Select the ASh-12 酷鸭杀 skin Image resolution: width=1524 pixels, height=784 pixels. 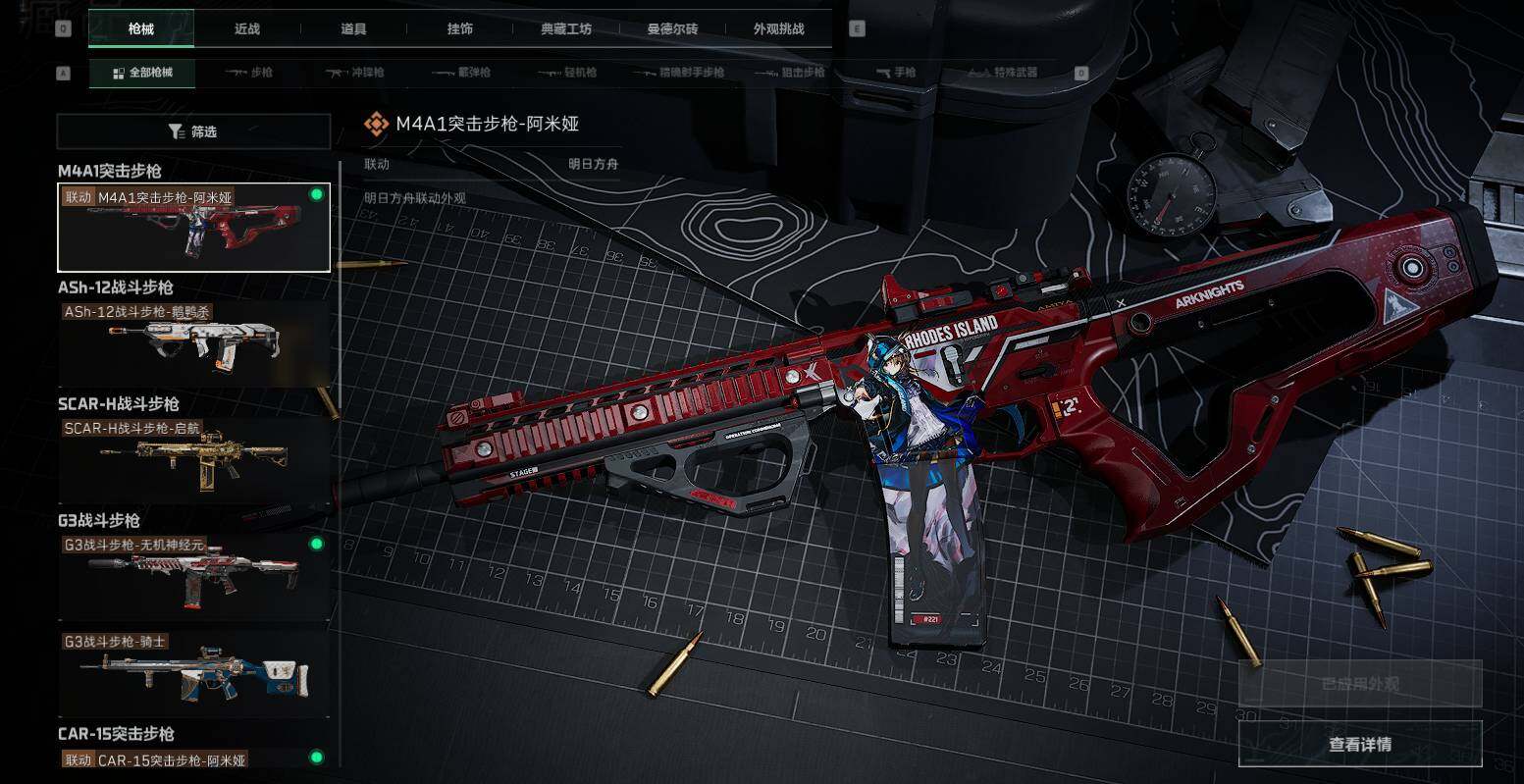(194, 344)
